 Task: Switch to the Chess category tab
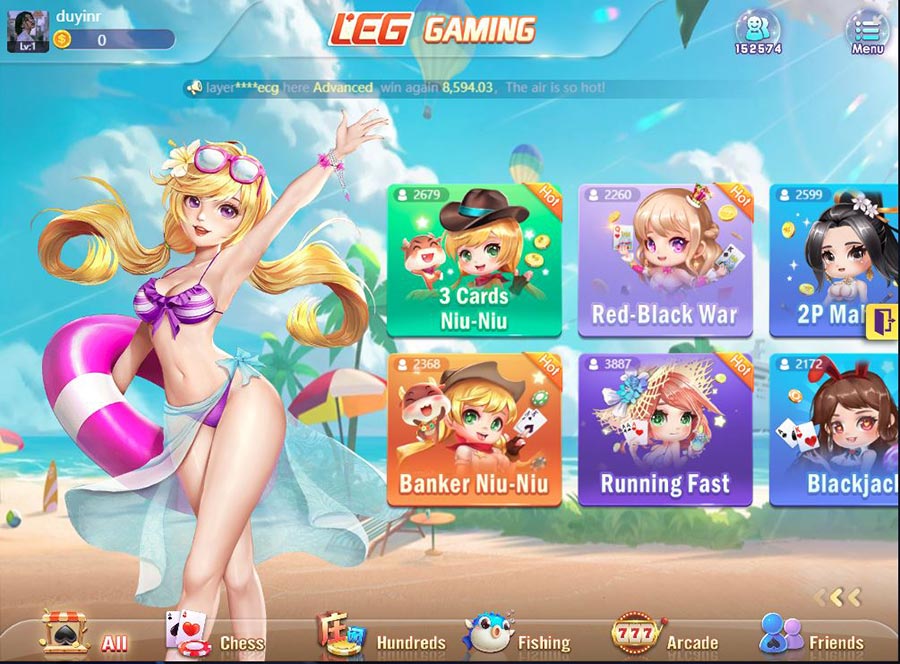pyautogui.click(x=216, y=634)
